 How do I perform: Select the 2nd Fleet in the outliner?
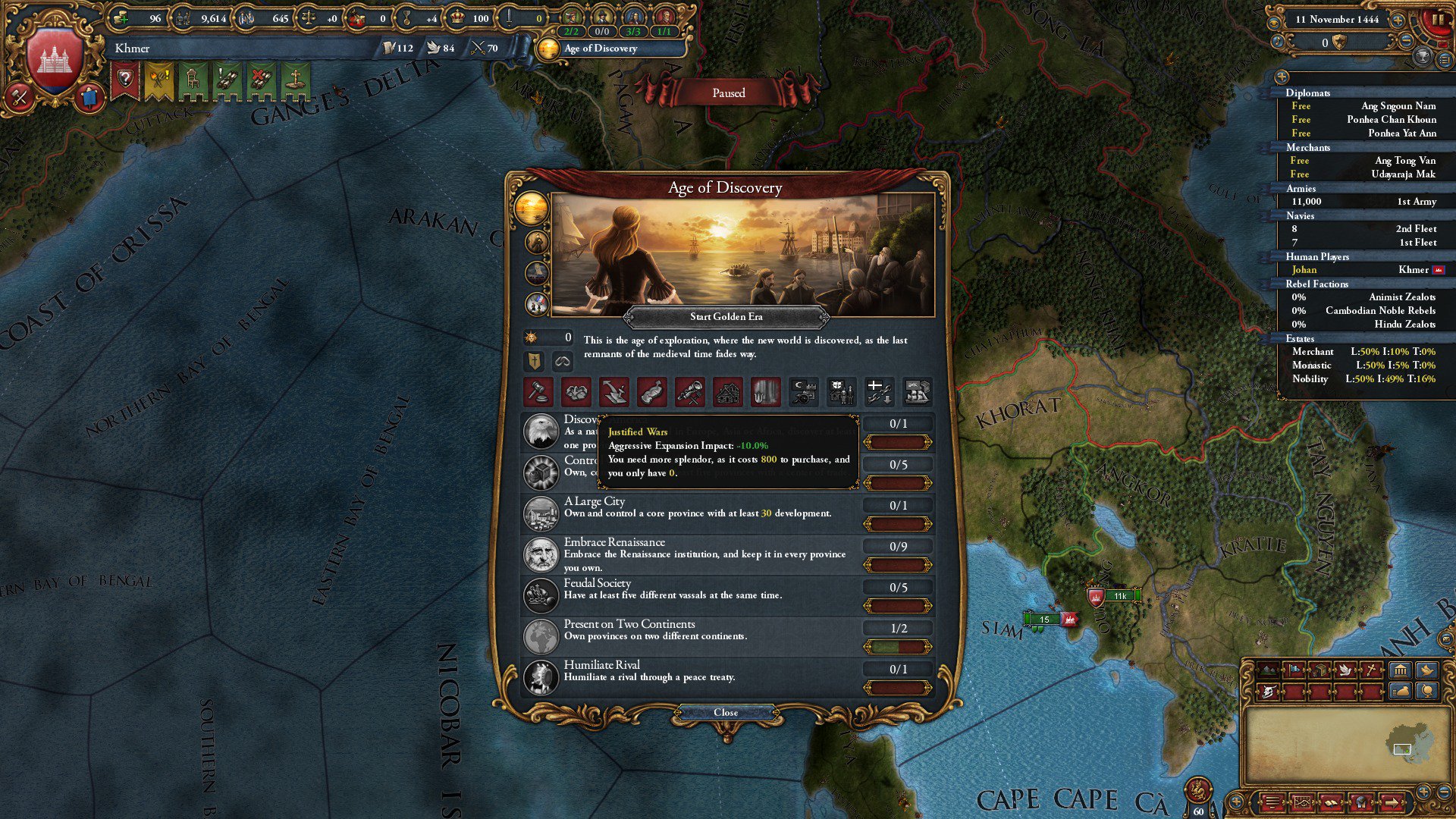click(1363, 229)
